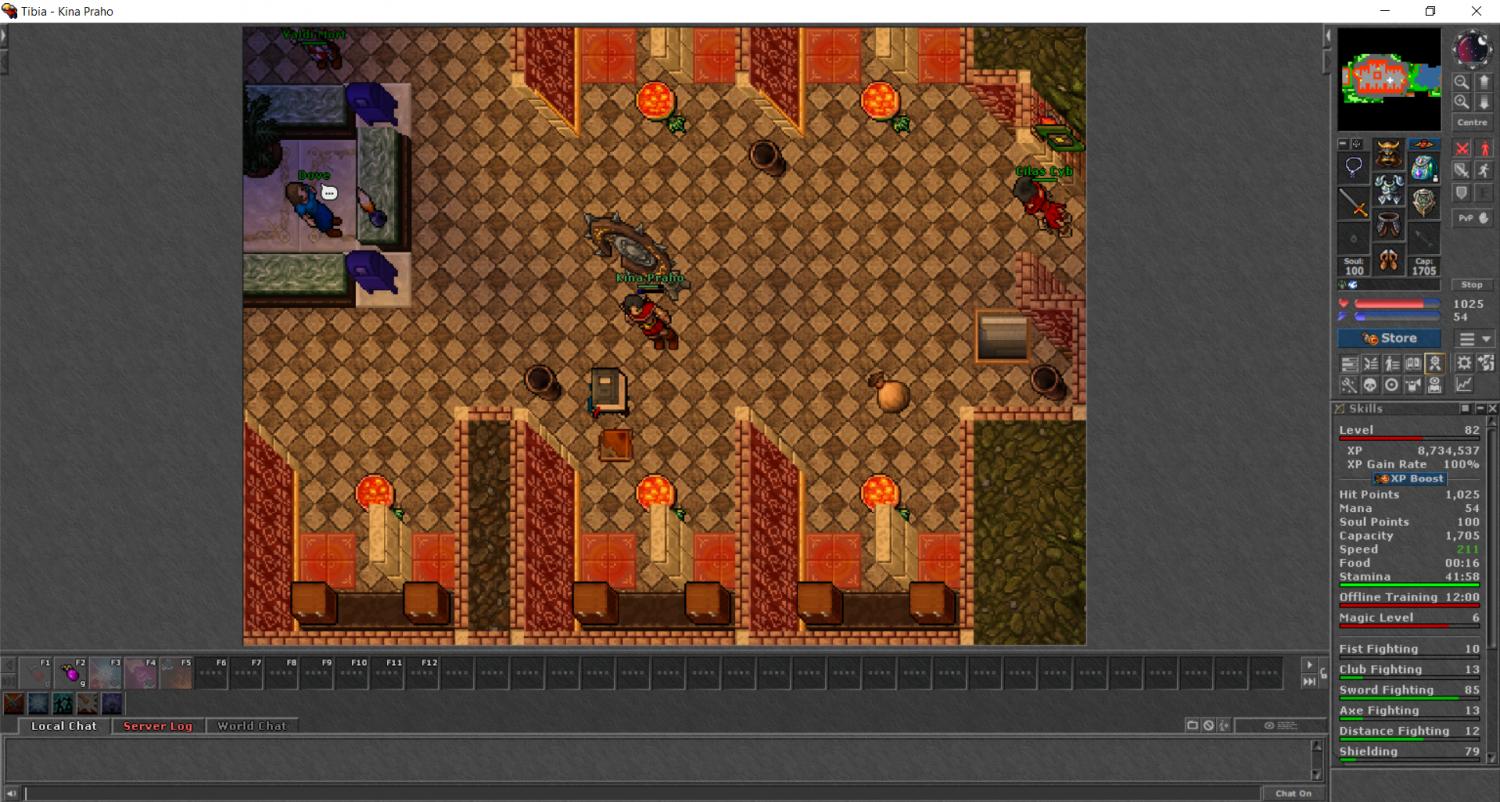This screenshot has width=1500, height=802.
Task: Open the backpack equipment slot
Action: (1423, 168)
